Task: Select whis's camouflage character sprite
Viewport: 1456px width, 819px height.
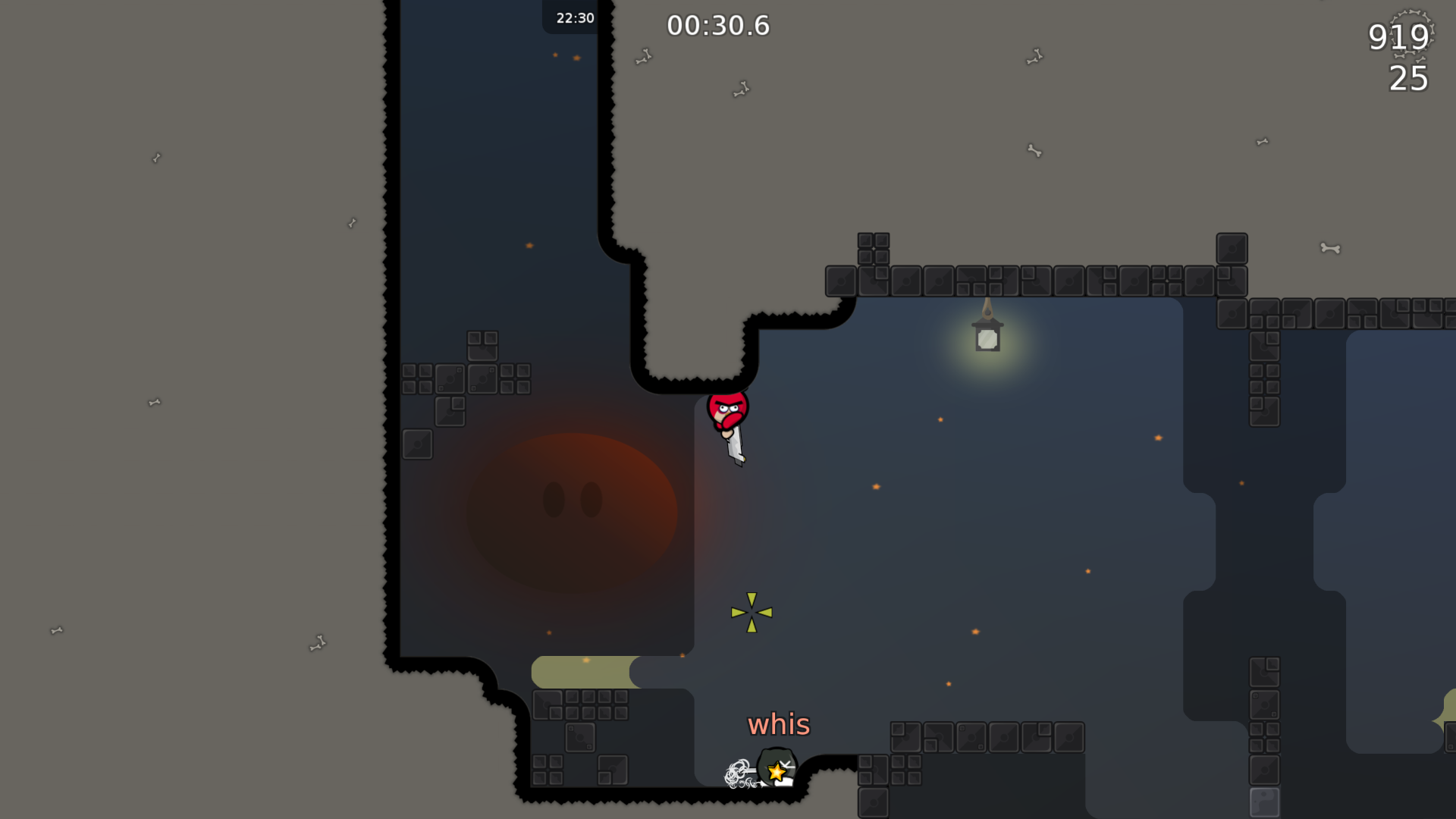Action: pyautogui.click(x=777, y=766)
